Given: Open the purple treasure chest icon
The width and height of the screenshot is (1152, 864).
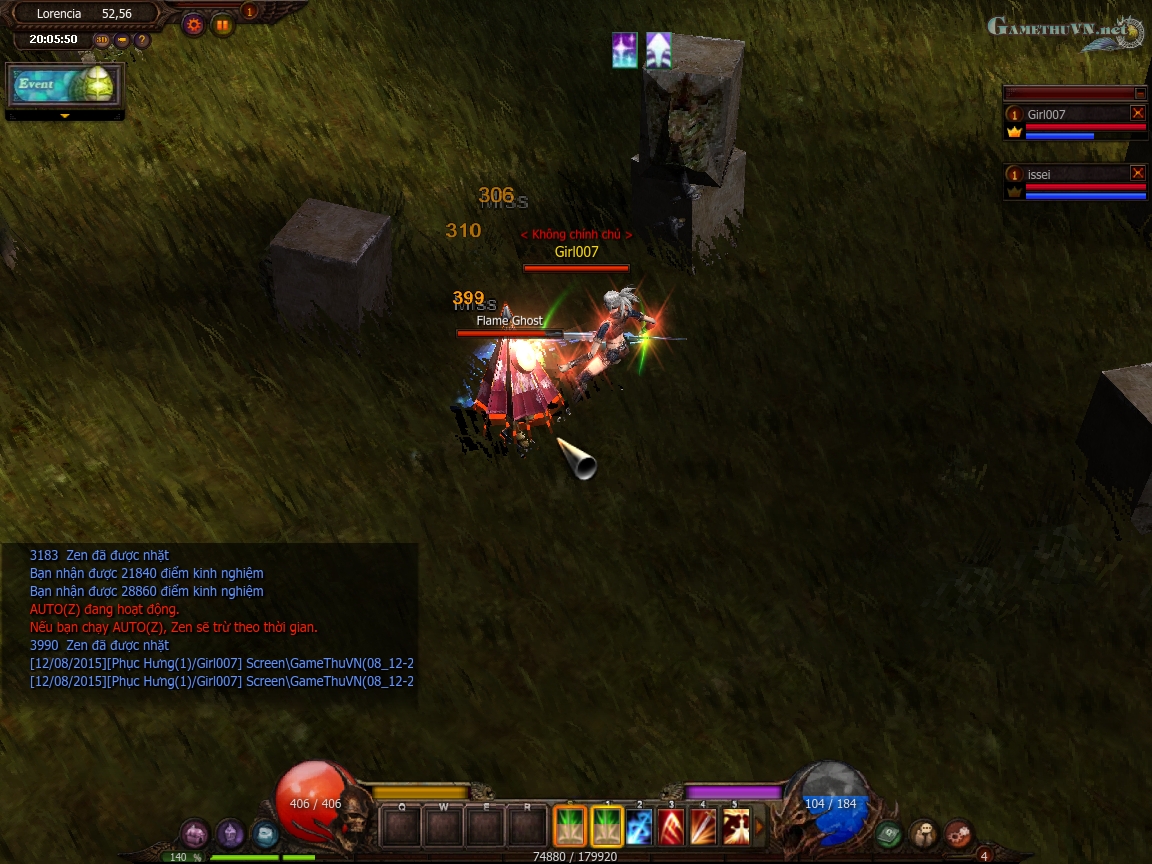Looking at the screenshot, I should point(195,832).
